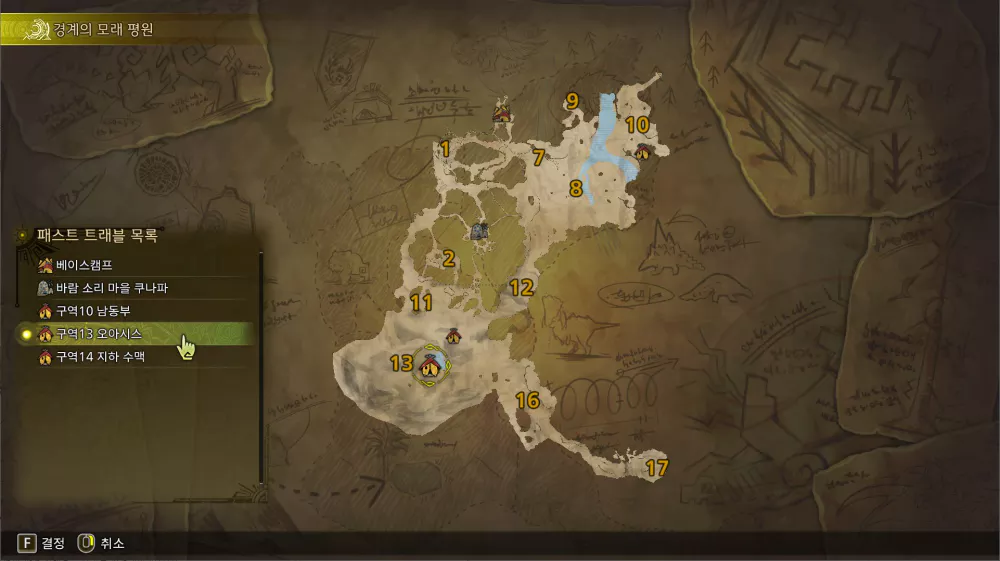The image size is (1000, 561).
Task: Click the camp tent marker beside area 10
Action: click(643, 152)
